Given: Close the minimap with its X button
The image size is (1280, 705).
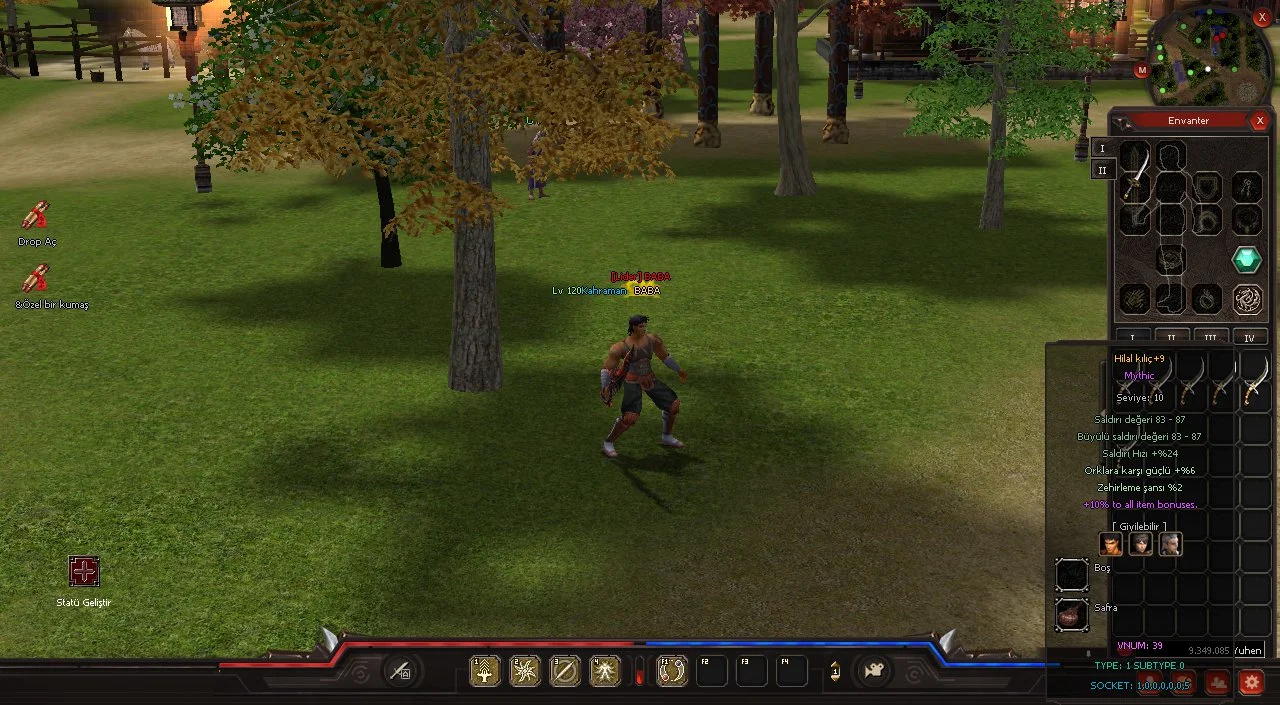Looking at the screenshot, I should pos(1262,18).
